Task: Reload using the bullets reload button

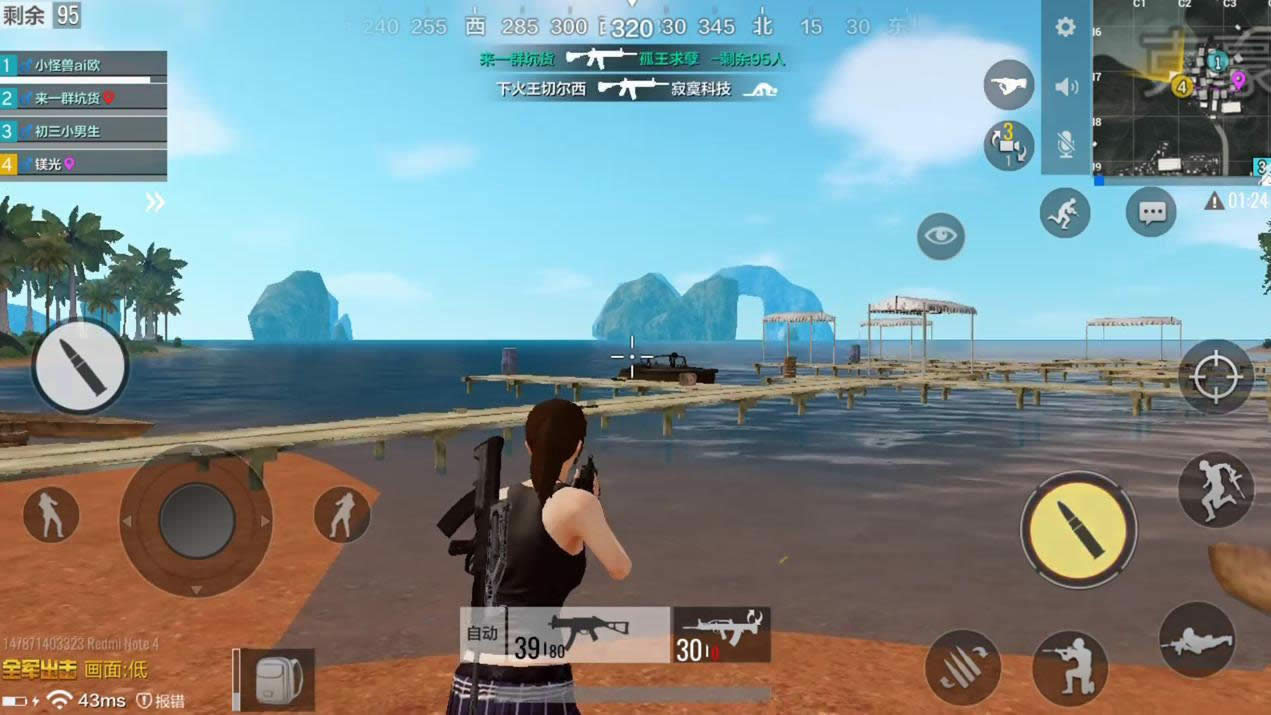Action: click(963, 667)
